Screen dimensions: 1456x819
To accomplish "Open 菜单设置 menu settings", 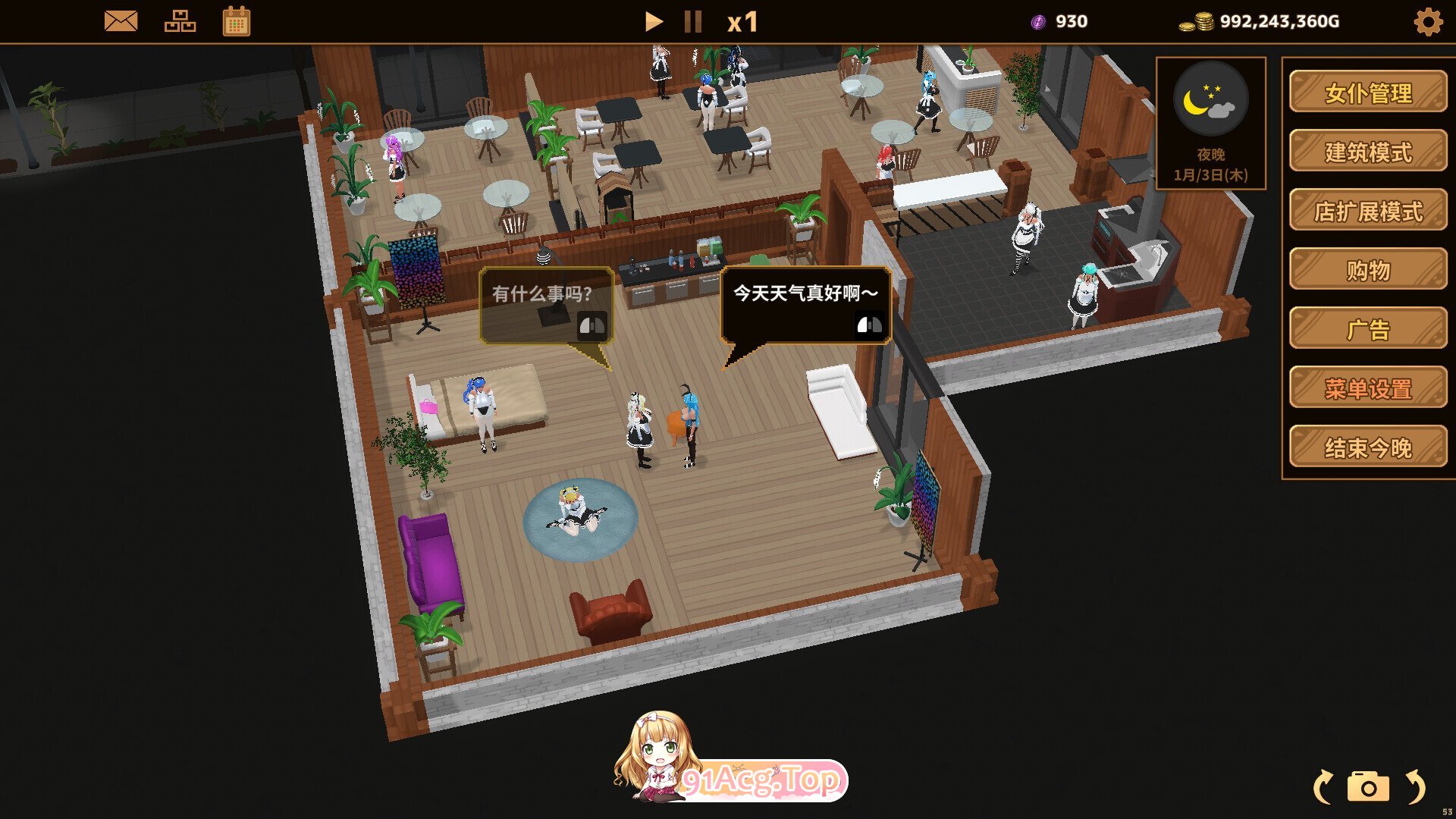I will pyautogui.click(x=1367, y=388).
